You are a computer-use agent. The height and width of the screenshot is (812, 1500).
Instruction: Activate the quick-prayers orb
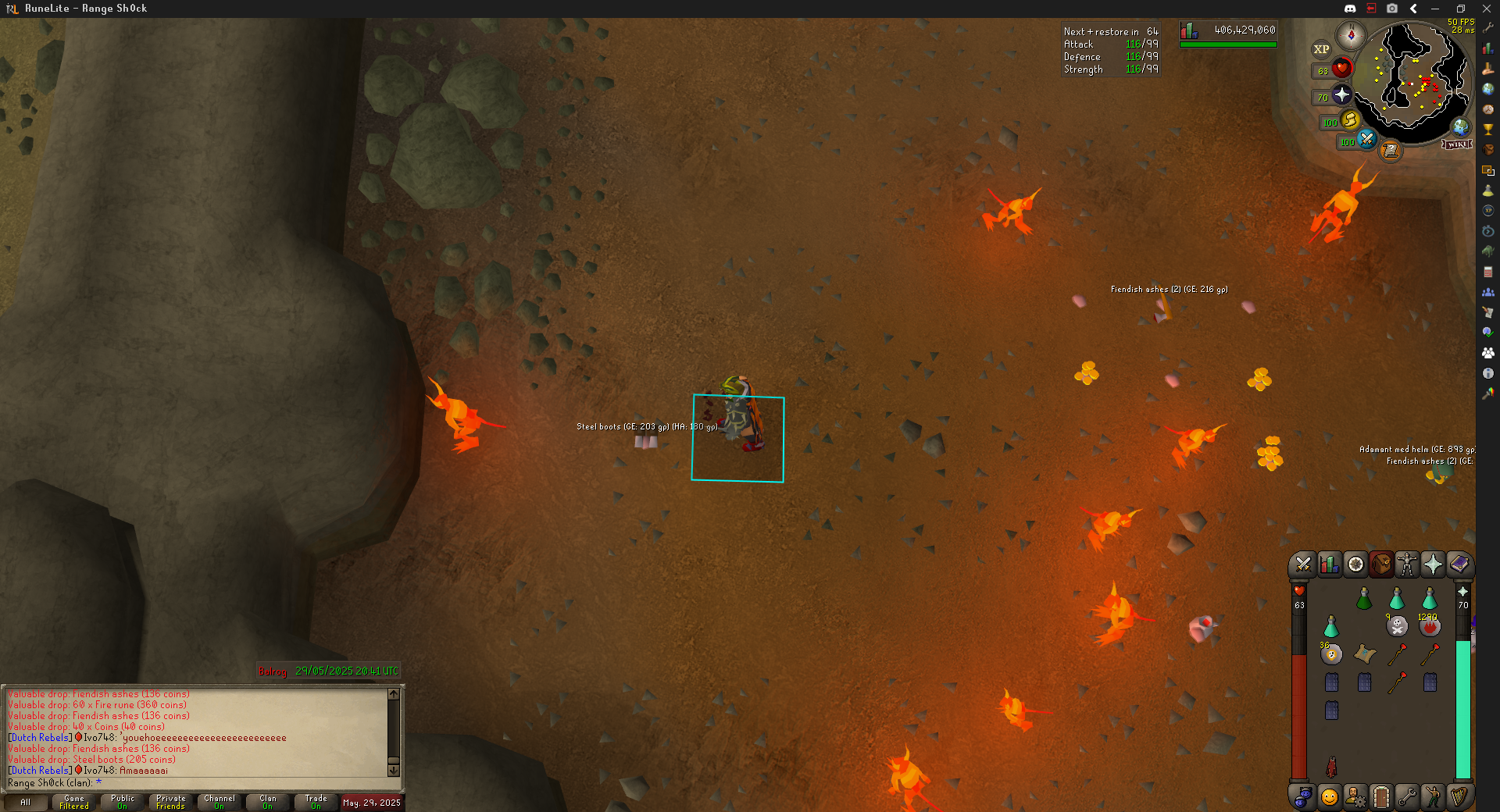[1341, 95]
